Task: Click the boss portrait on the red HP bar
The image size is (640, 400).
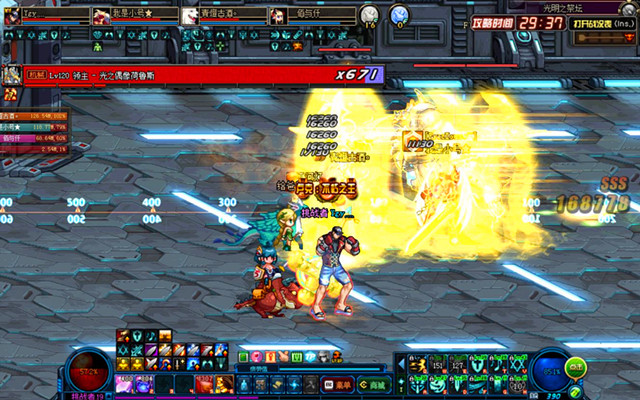Action: [x=12, y=74]
